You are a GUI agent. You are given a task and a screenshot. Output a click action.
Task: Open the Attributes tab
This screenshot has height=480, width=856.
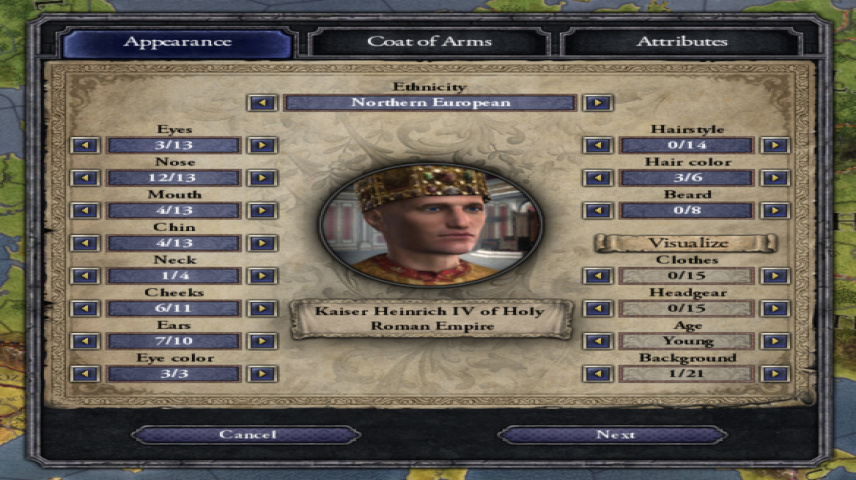coord(682,42)
